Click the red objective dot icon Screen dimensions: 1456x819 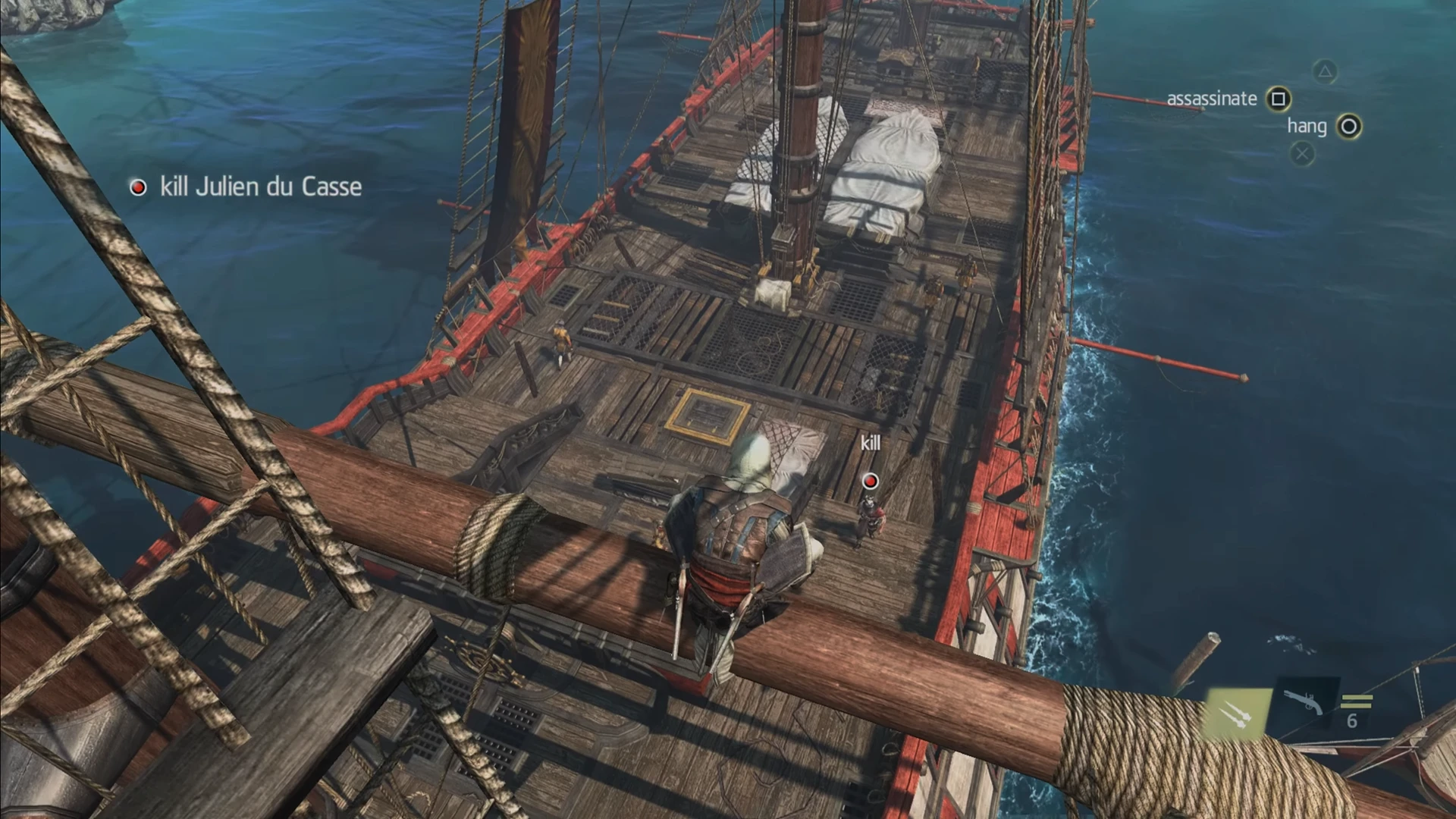coord(138,187)
